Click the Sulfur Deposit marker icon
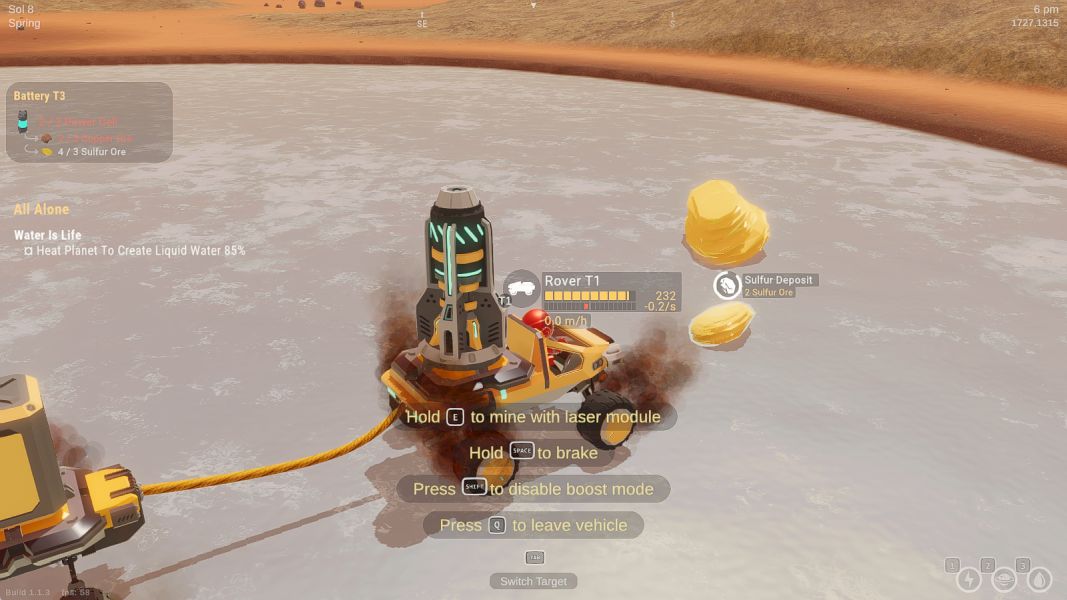The height and width of the screenshot is (600, 1067). (727, 286)
